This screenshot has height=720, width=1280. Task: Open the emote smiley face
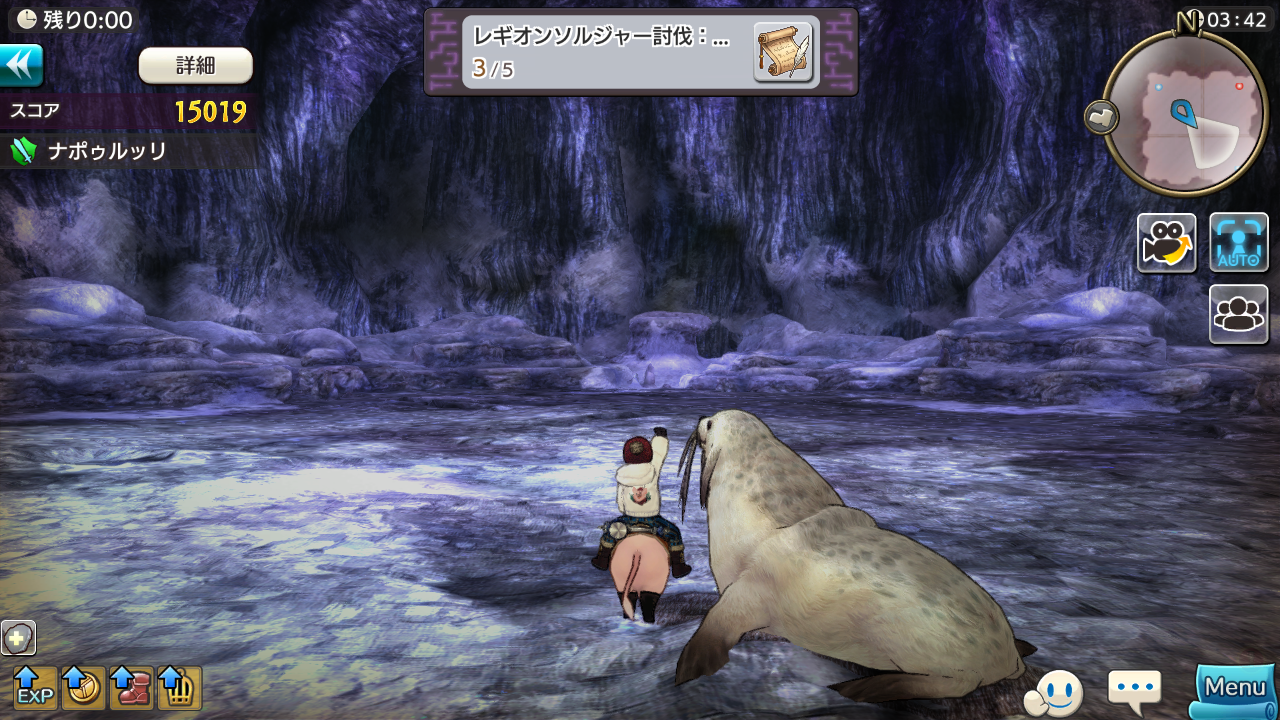[1055, 690]
